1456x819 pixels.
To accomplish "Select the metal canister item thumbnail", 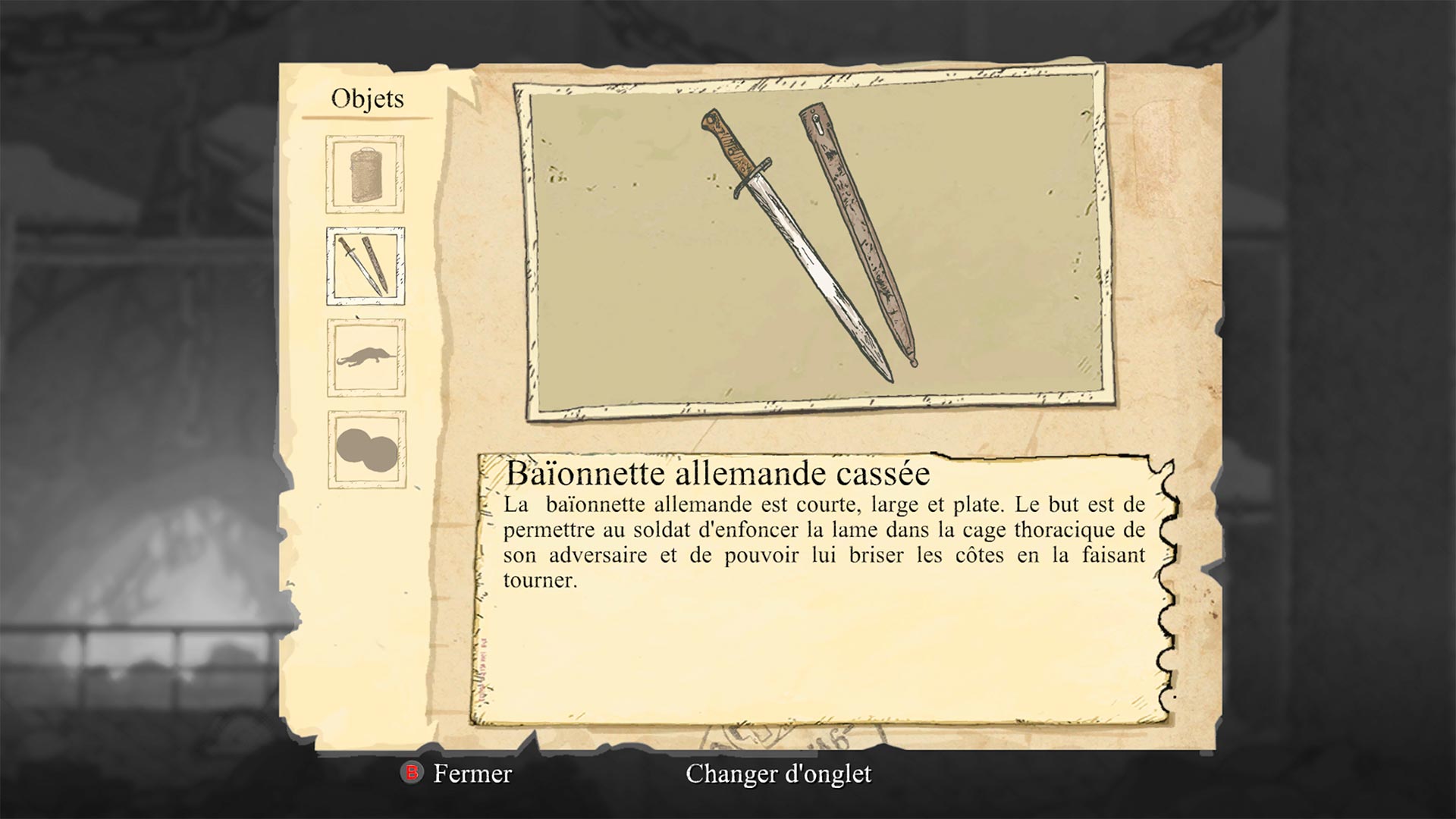I will click(x=366, y=174).
